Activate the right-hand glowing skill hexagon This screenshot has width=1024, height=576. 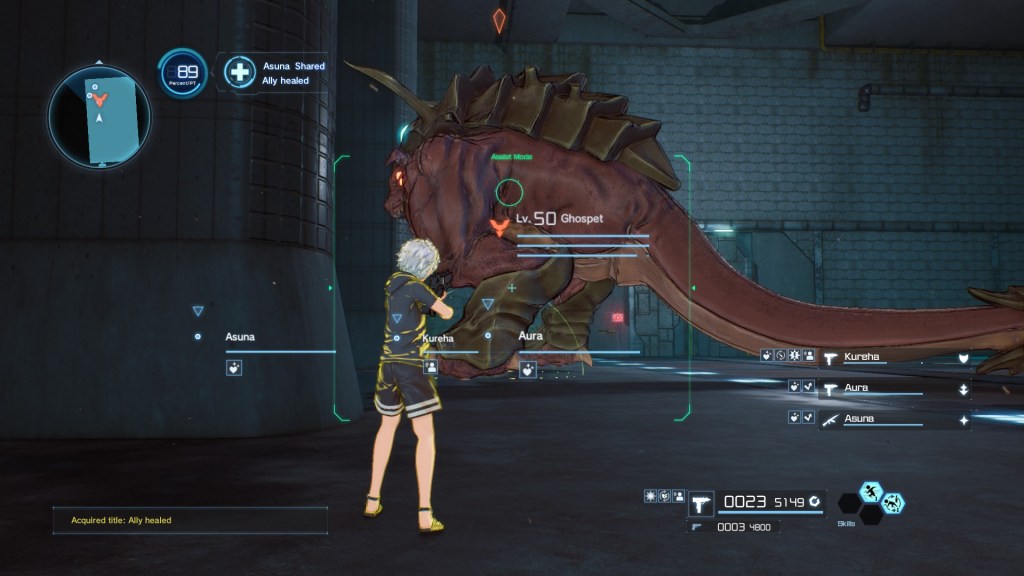pyautogui.click(x=893, y=503)
